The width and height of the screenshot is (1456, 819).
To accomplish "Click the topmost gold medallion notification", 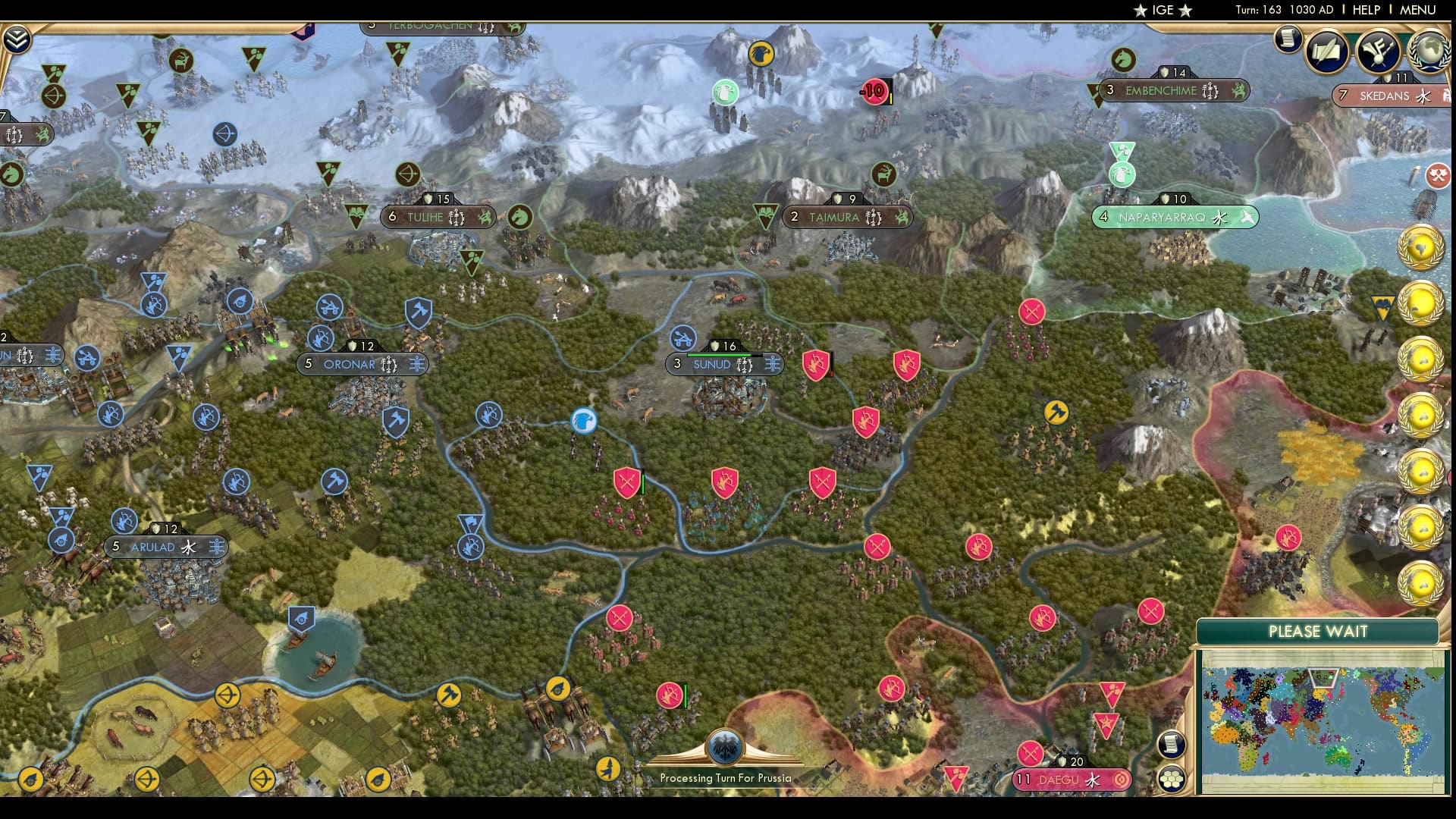I will pos(1423,248).
